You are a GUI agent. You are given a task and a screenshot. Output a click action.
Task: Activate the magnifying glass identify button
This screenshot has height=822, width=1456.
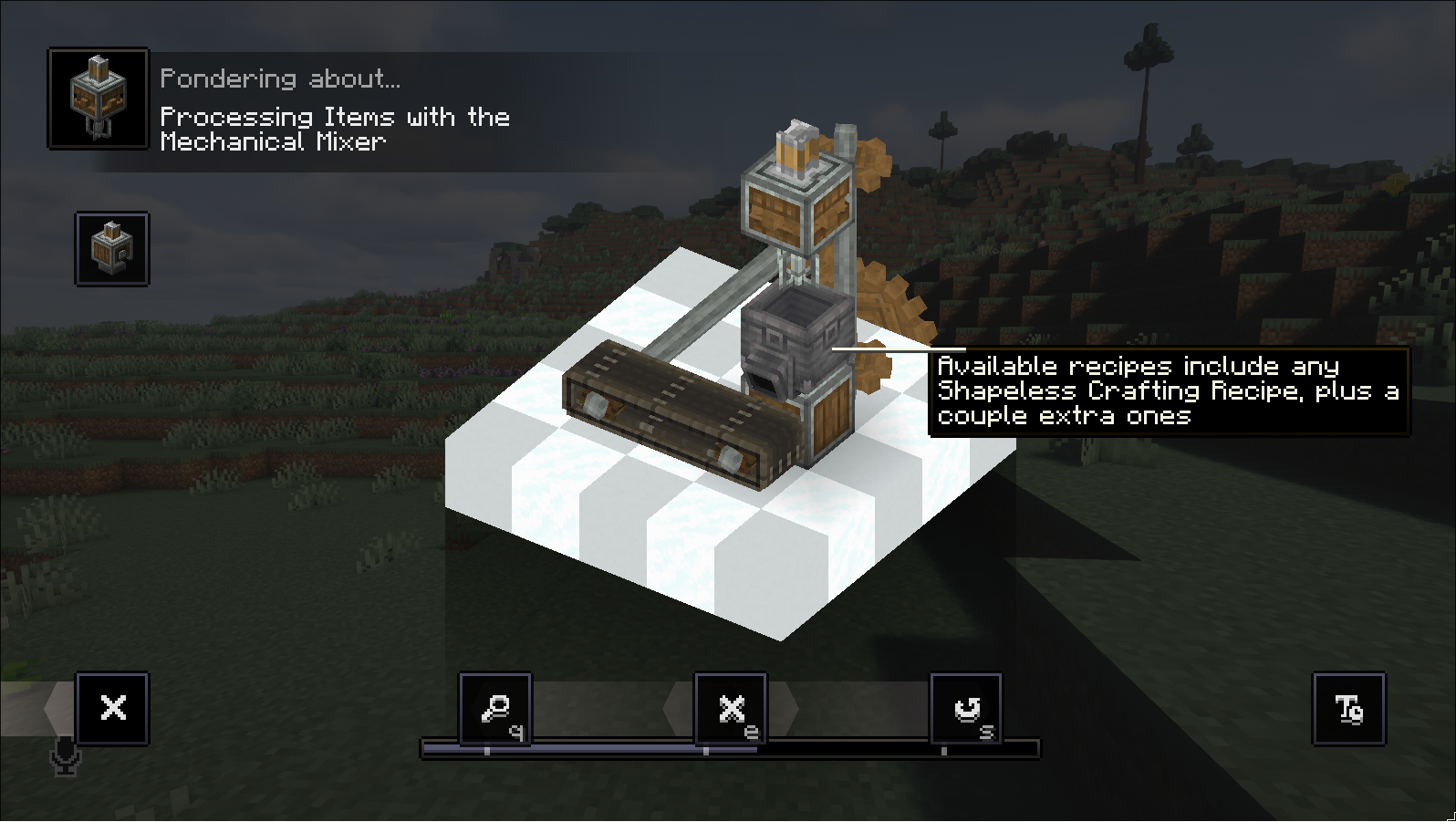[x=495, y=708]
